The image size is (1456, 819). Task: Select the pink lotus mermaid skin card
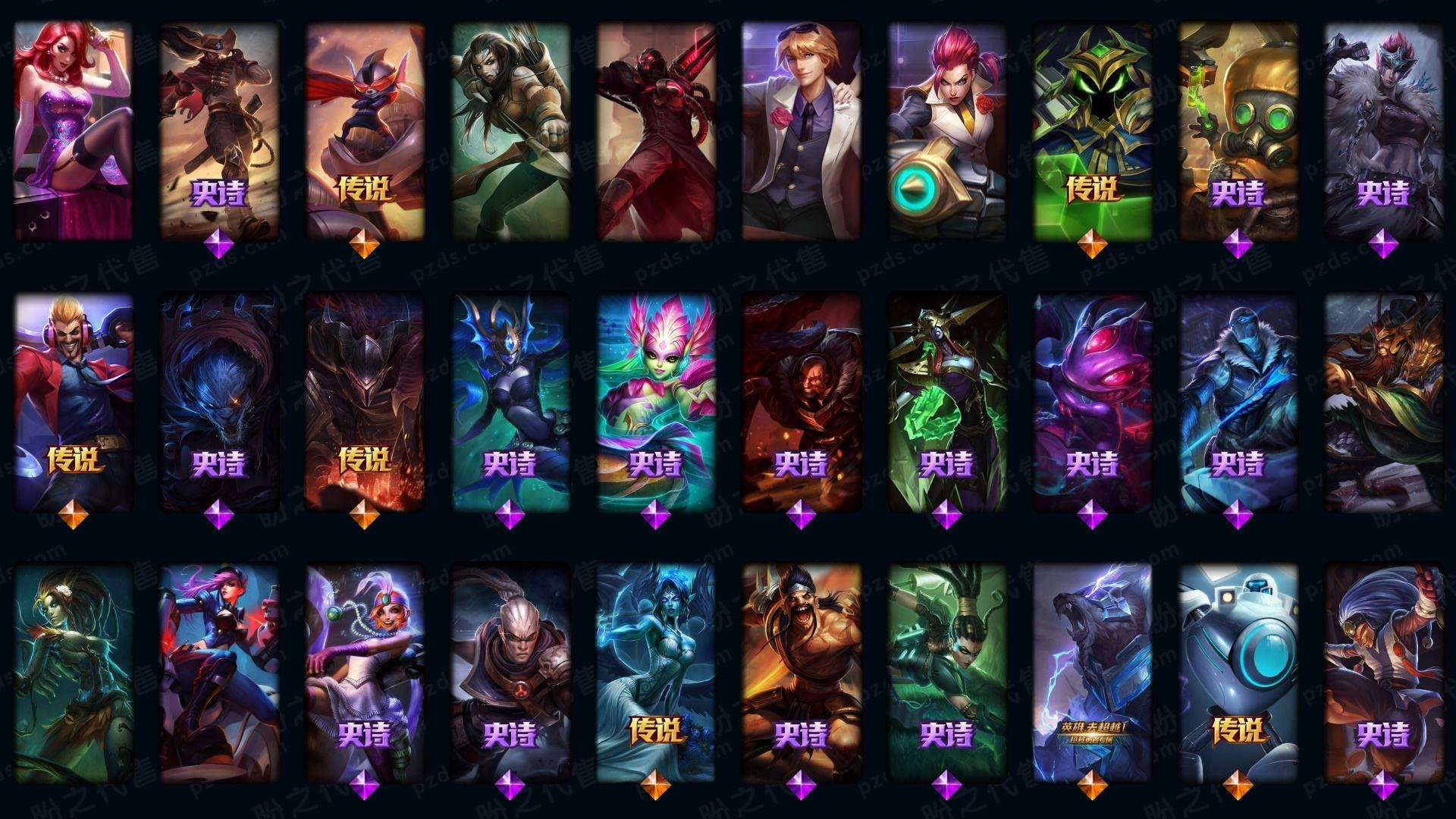click(656, 402)
